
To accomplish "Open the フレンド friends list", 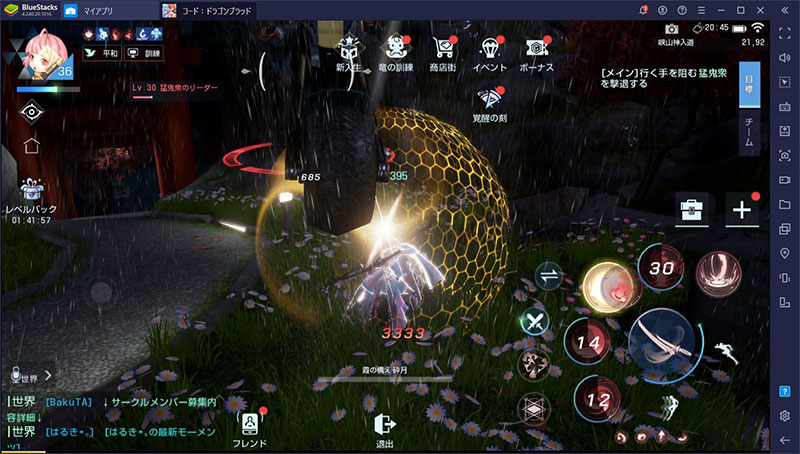I will pos(250,427).
